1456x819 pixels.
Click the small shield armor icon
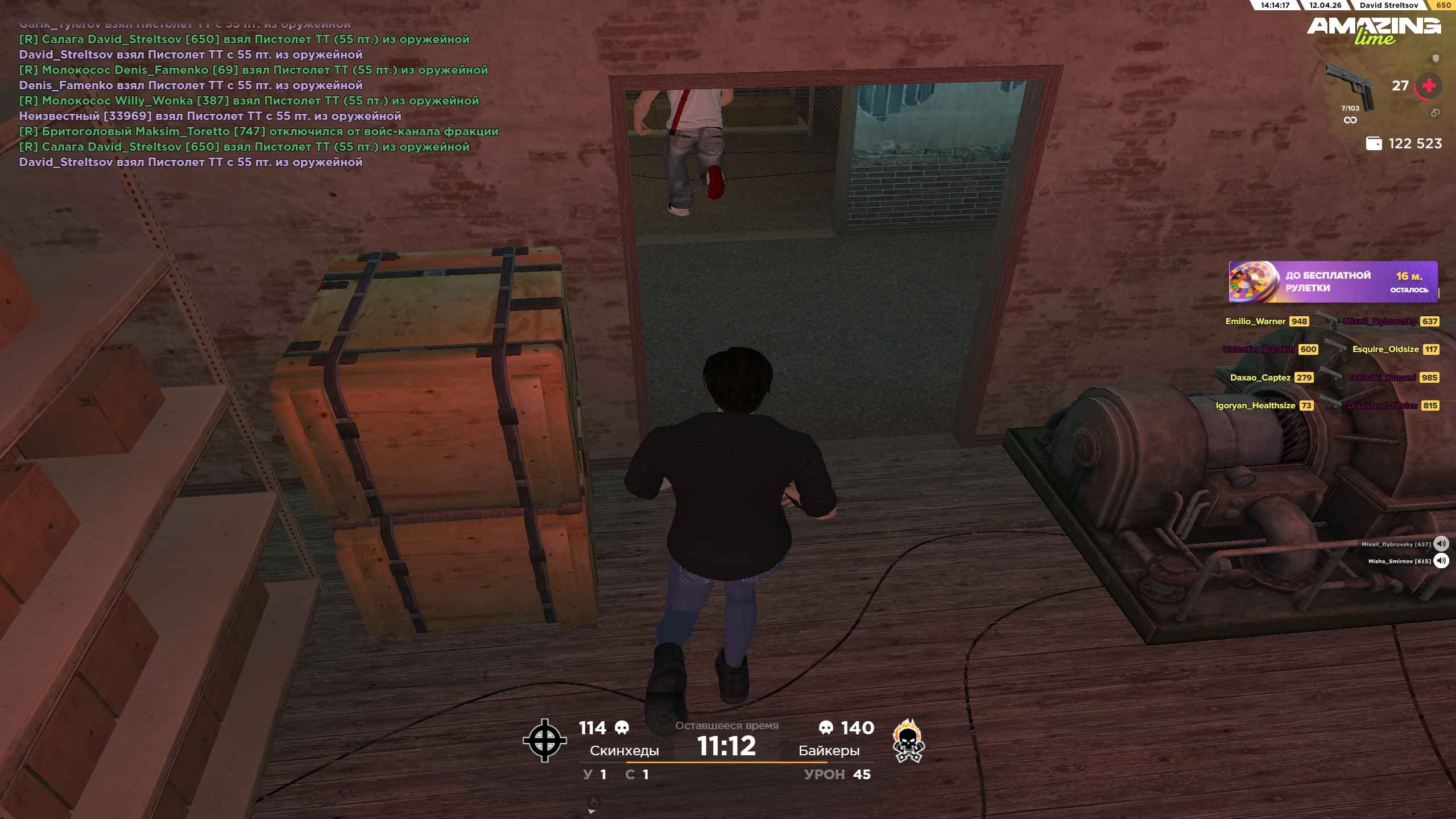click(x=1436, y=58)
